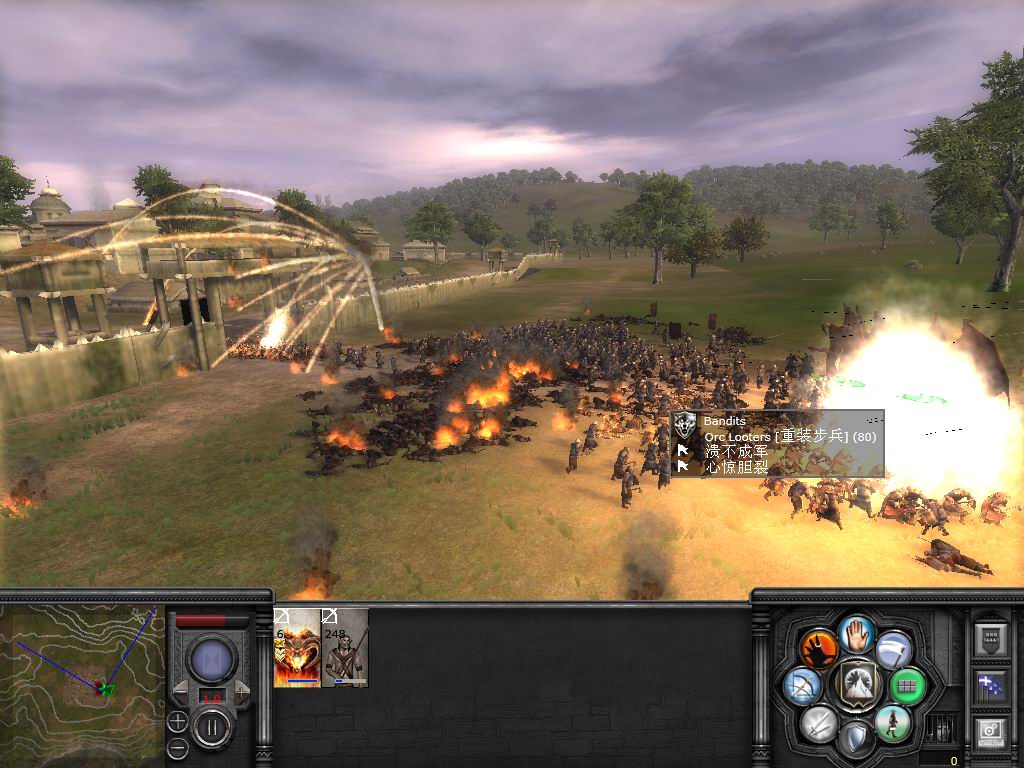Zoom out the minimap
Image resolution: width=1024 pixels, height=768 pixels.
tap(177, 747)
